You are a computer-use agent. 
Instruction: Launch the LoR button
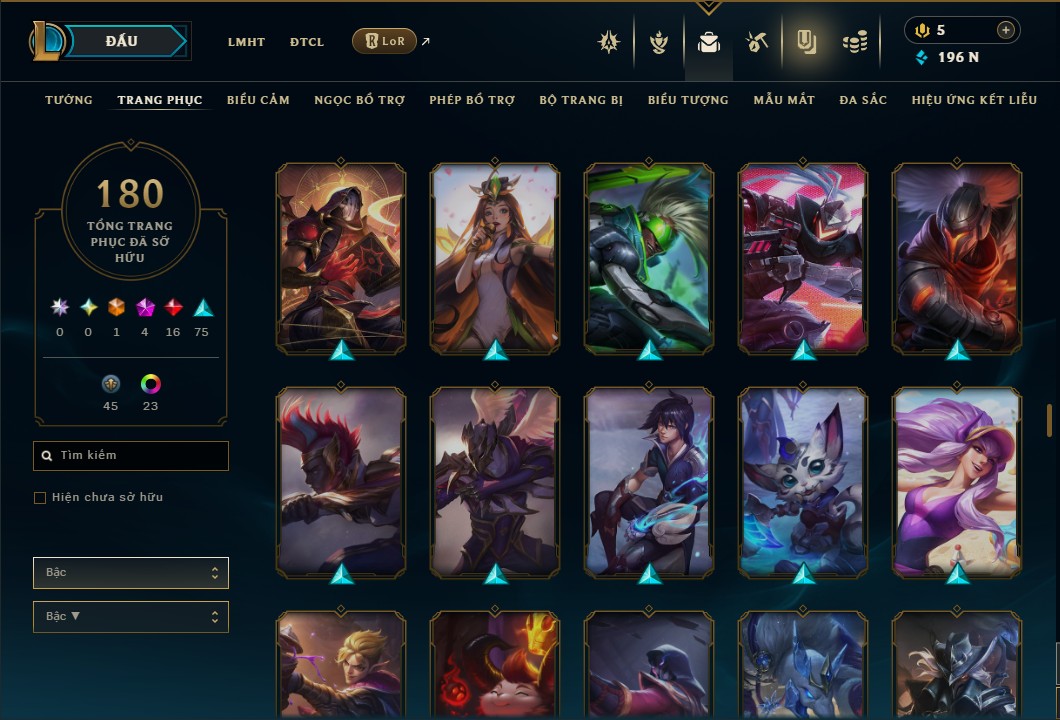pos(385,41)
